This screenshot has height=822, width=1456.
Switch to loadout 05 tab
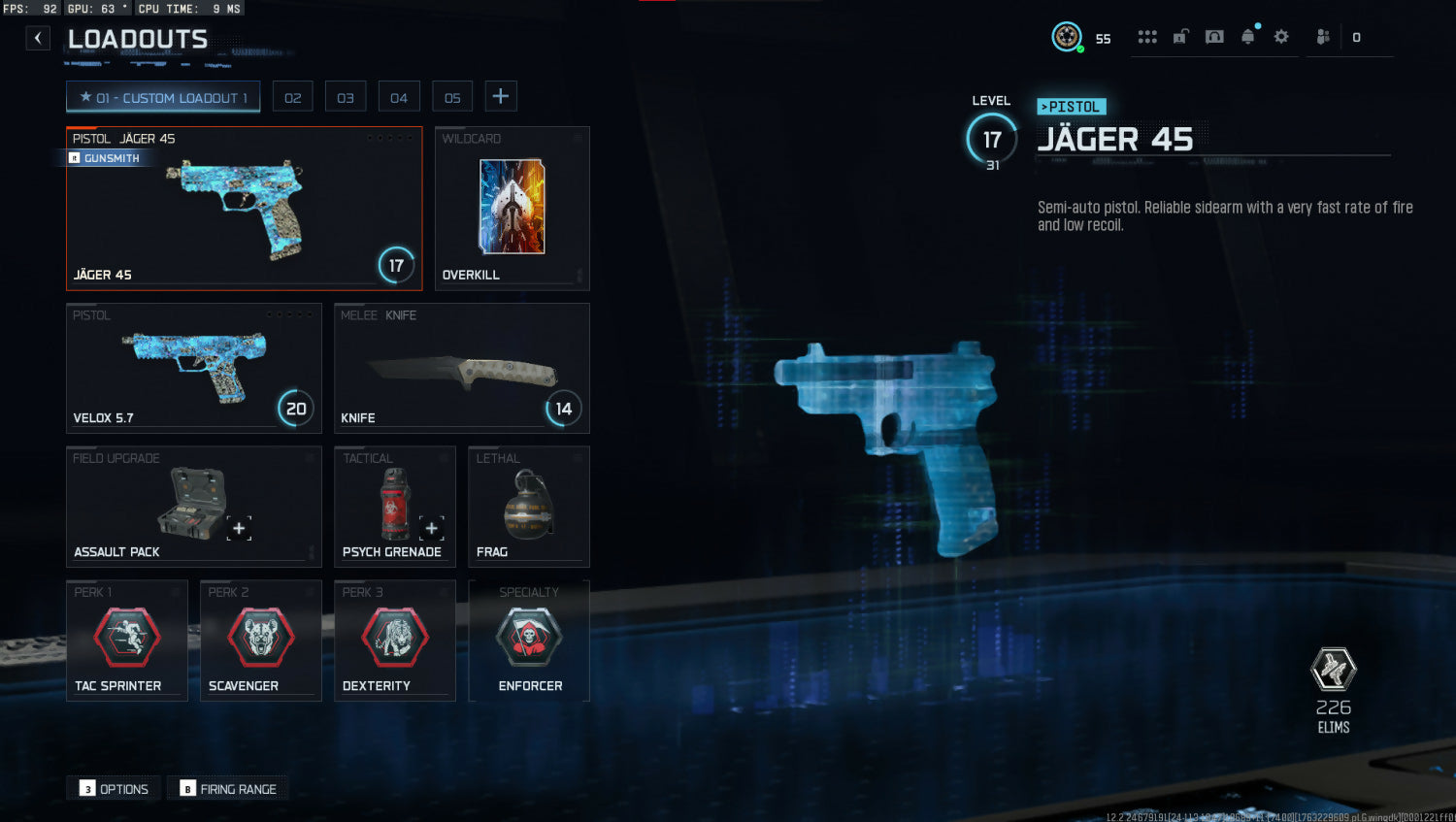point(452,97)
